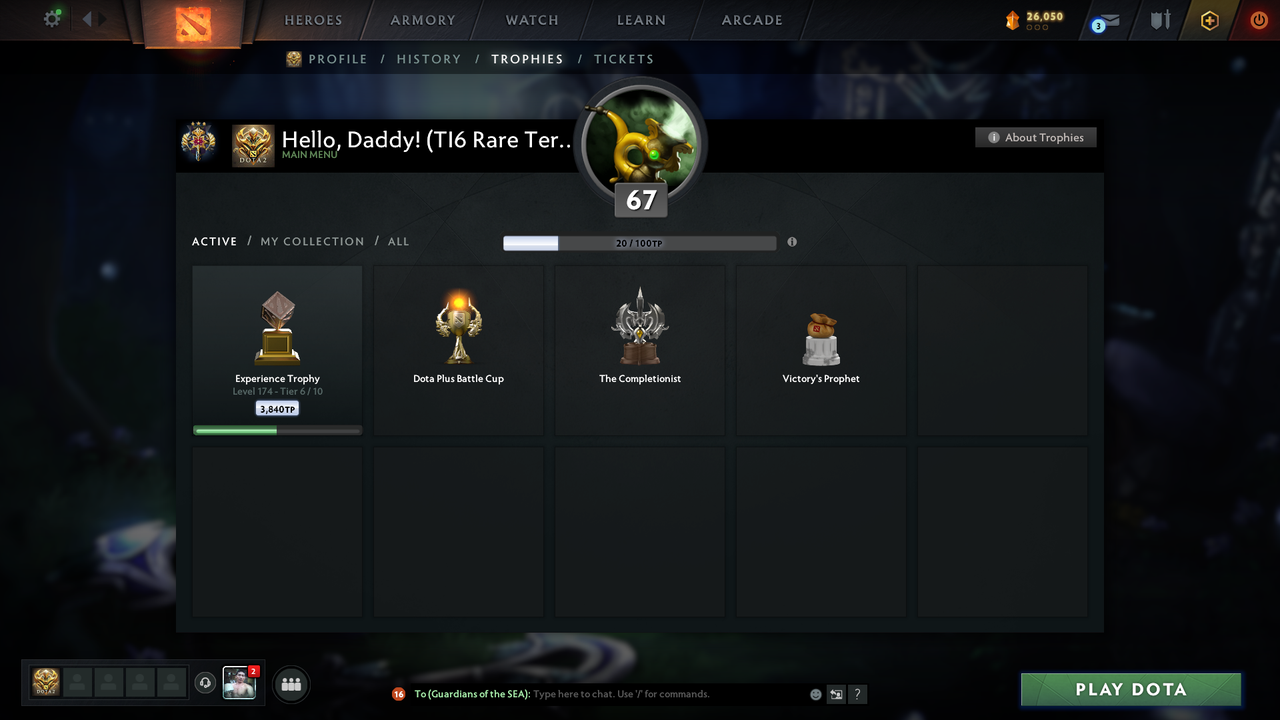This screenshot has width=1280, height=720.
Task: Open the WATCH menu
Action: (531, 19)
